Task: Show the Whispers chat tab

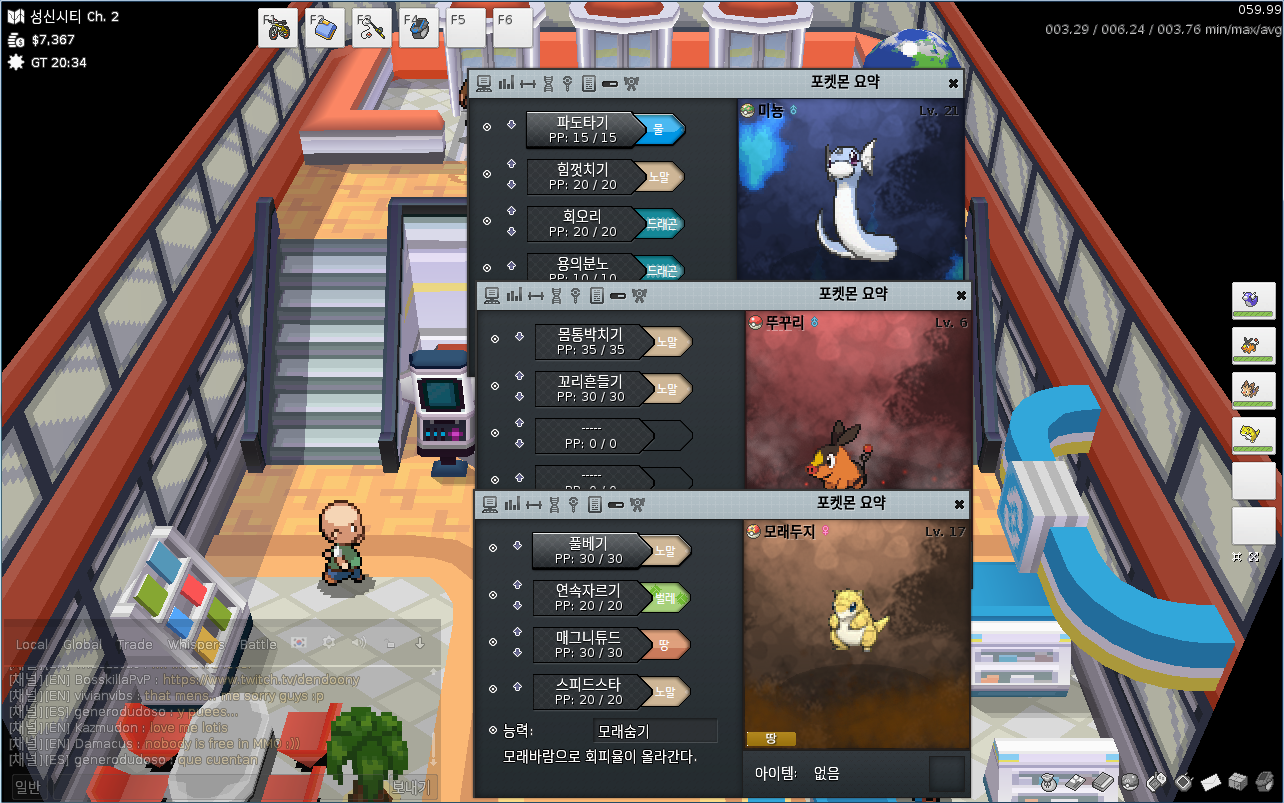Action: (196, 645)
